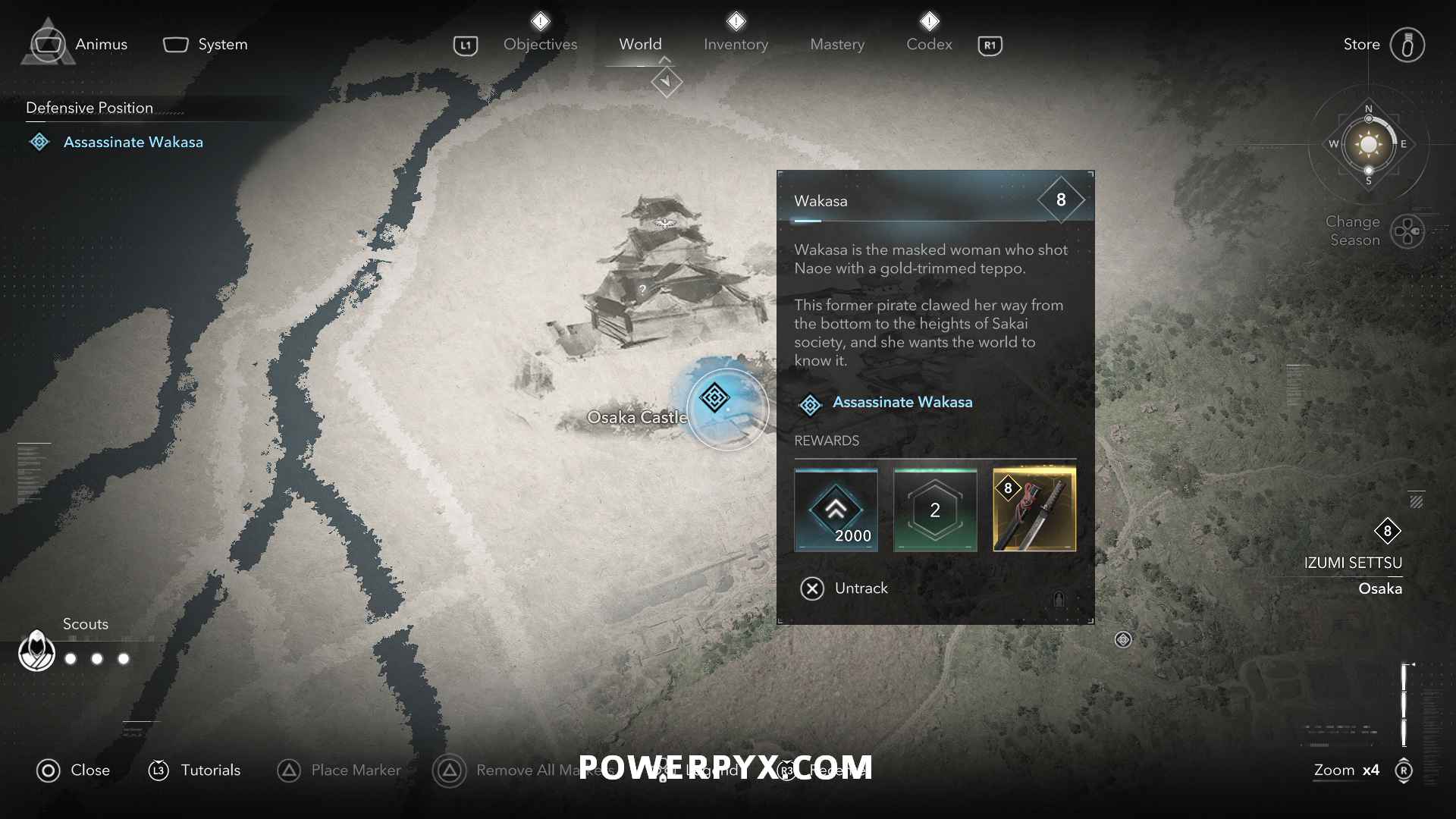This screenshot has width=1456, height=819.
Task: Untrack the Wakasa objective
Action: tap(844, 588)
